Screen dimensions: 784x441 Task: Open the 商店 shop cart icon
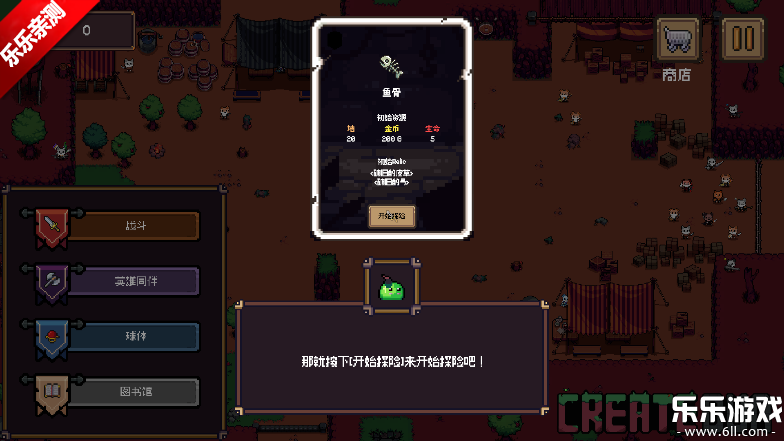coord(677,41)
